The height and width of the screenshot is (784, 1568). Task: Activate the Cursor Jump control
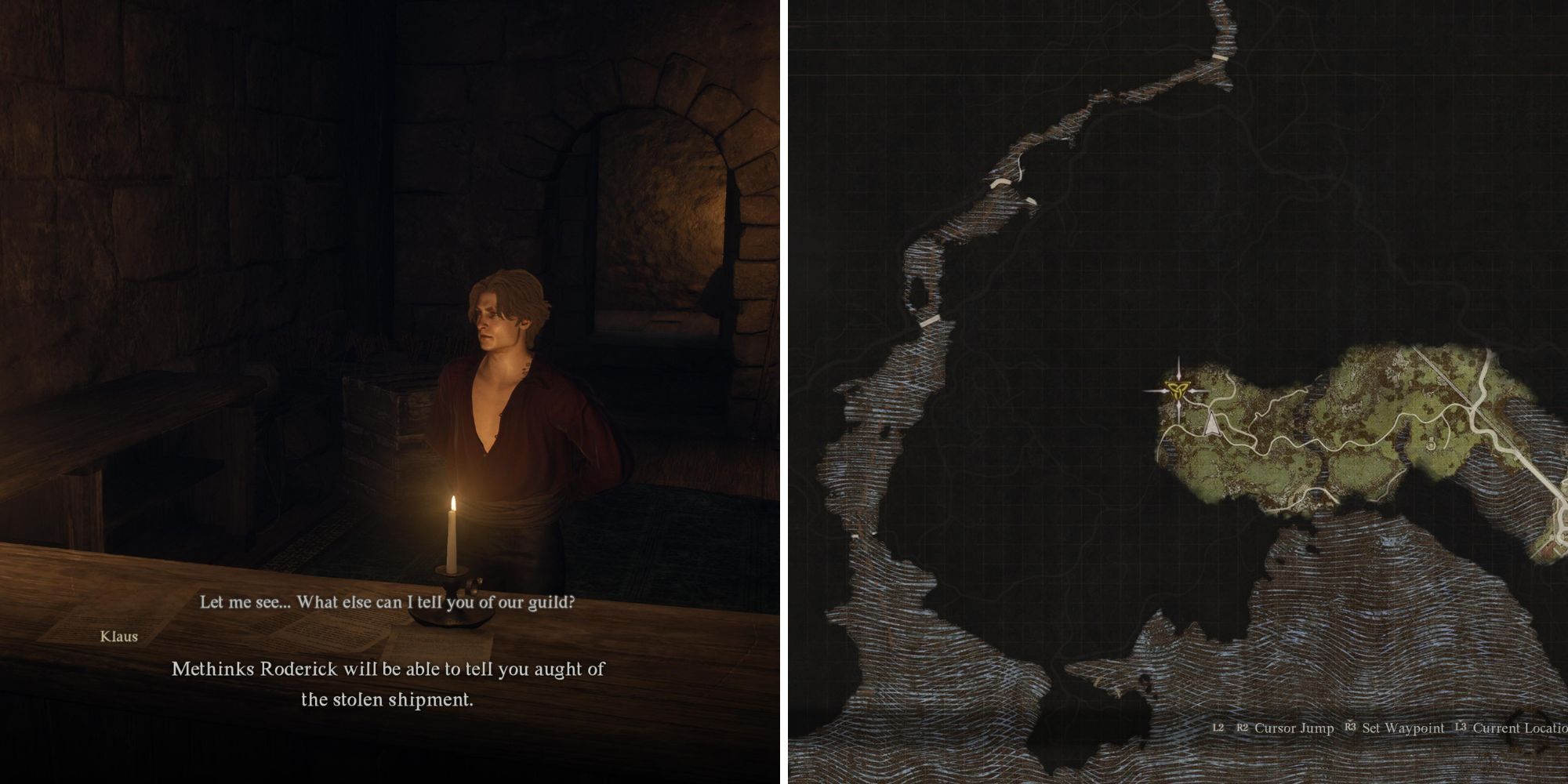(1294, 728)
